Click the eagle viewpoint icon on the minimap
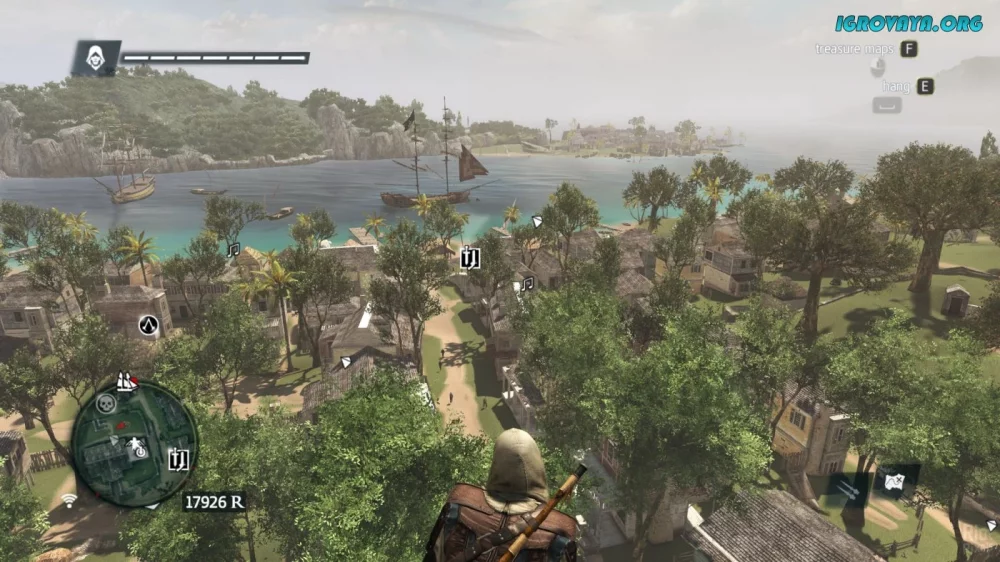The height and width of the screenshot is (562, 1000). 137,445
